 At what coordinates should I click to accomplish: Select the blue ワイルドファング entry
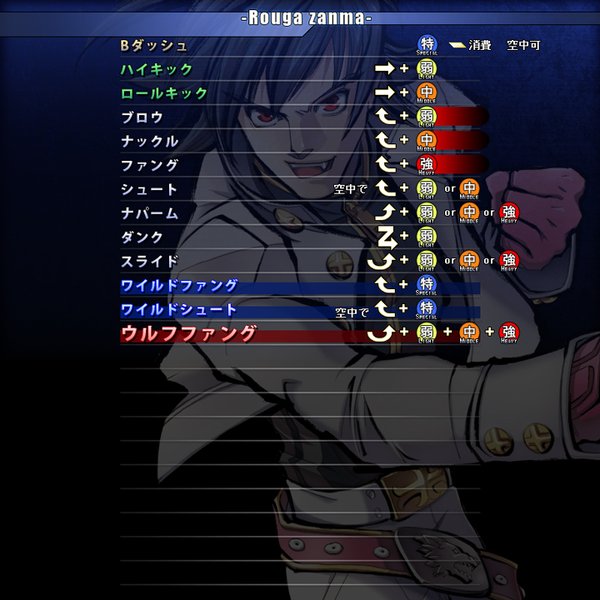179,285
